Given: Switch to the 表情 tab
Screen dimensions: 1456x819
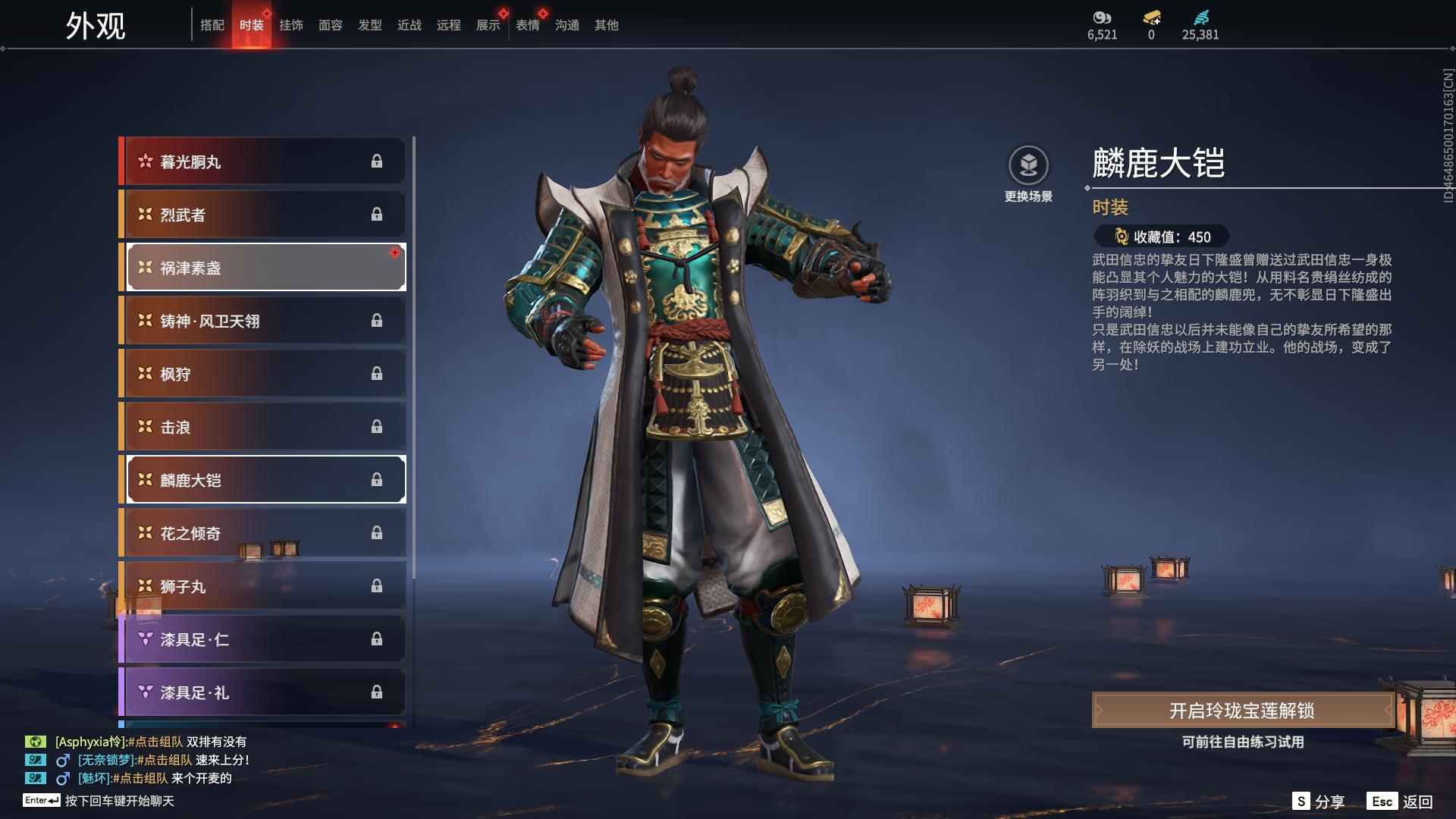Looking at the screenshot, I should coord(528,25).
